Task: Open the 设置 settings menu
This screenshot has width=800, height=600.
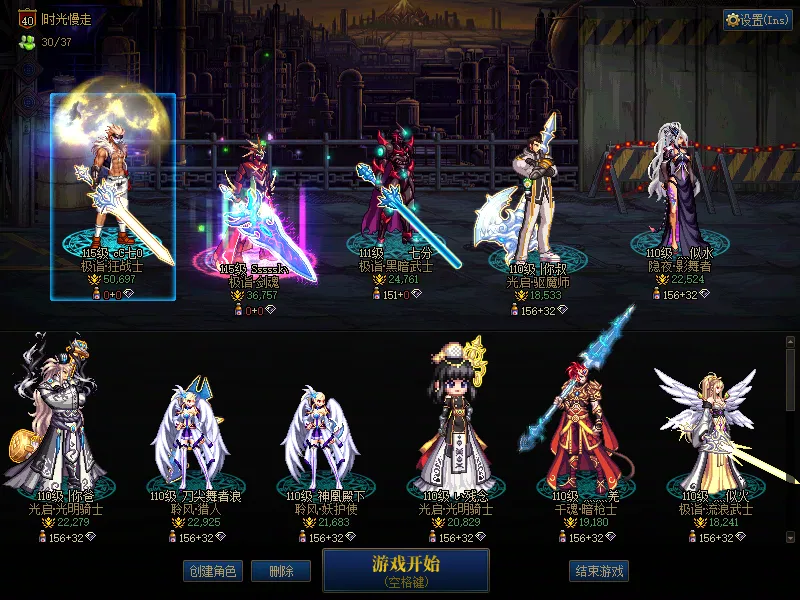Action: pyautogui.click(x=757, y=20)
